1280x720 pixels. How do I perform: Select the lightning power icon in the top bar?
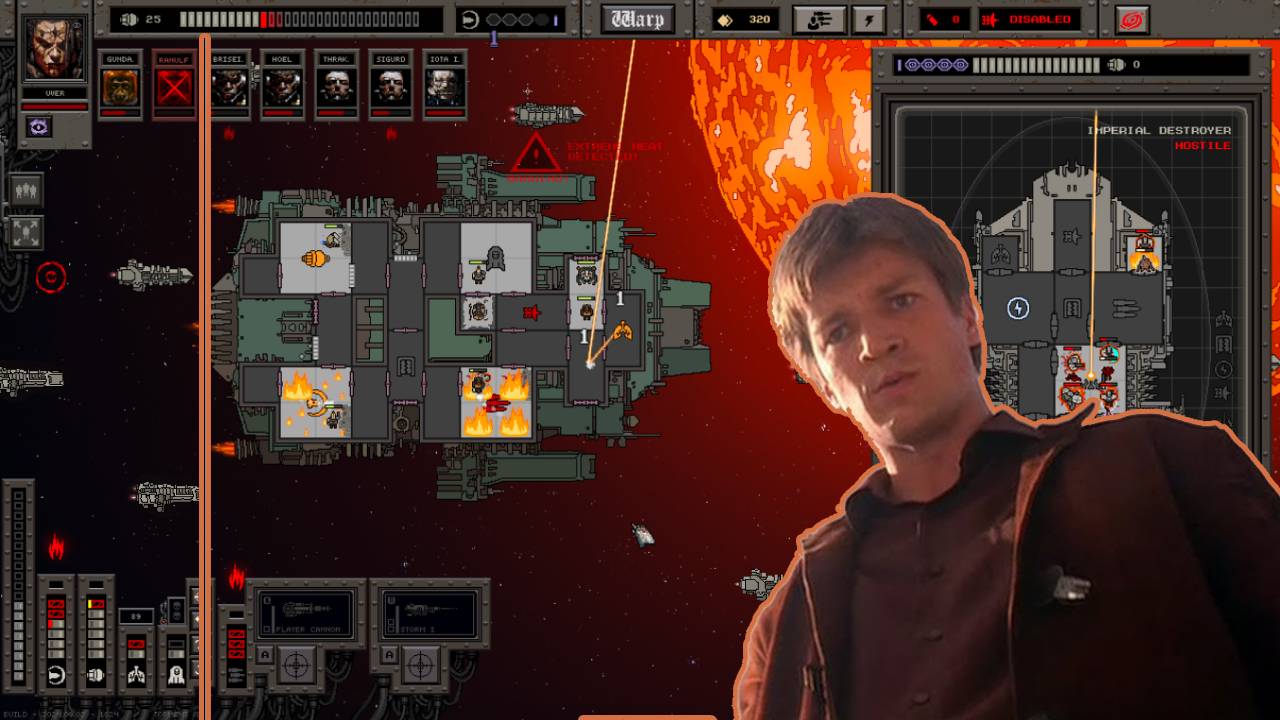pyautogui.click(x=870, y=17)
